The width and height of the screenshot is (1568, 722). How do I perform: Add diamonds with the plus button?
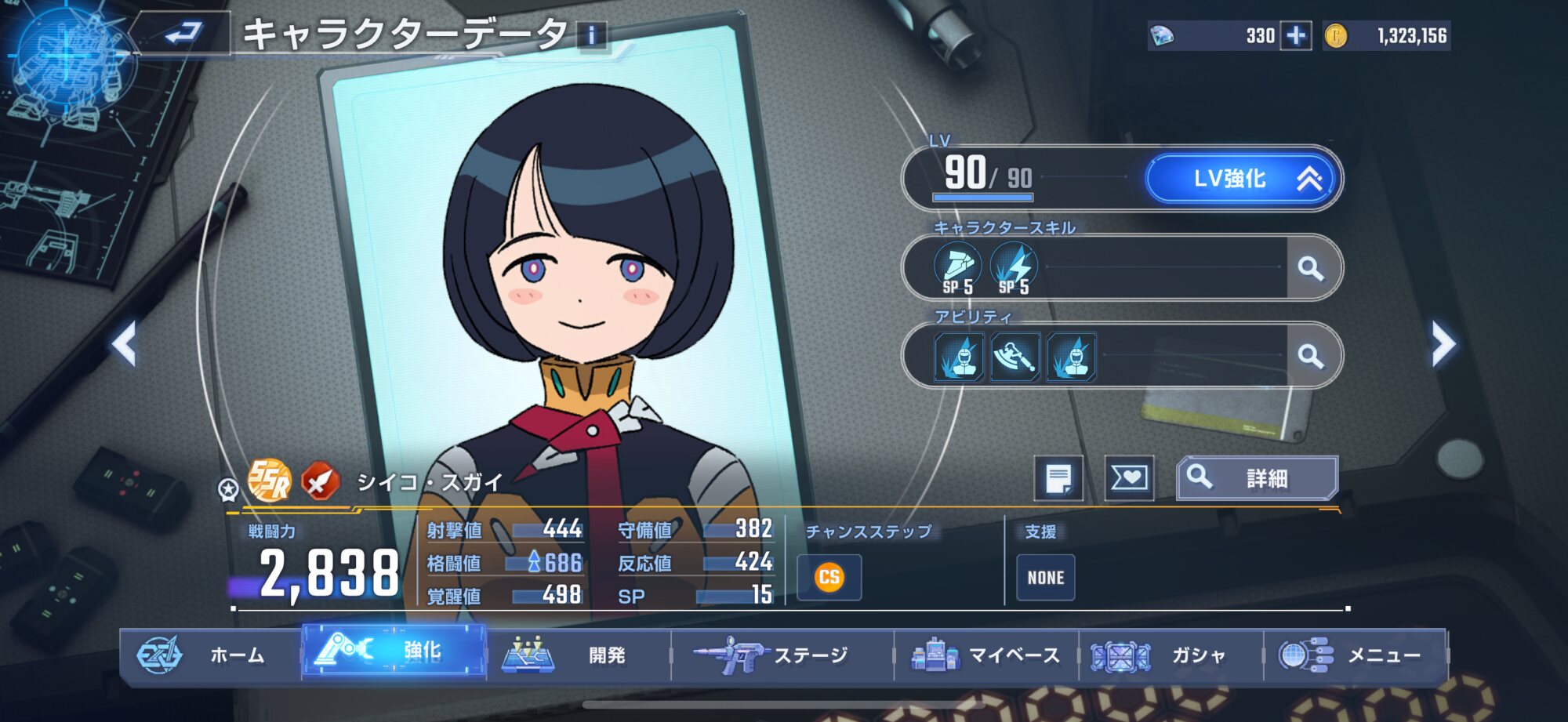pyautogui.click(x=1296, y=36)
